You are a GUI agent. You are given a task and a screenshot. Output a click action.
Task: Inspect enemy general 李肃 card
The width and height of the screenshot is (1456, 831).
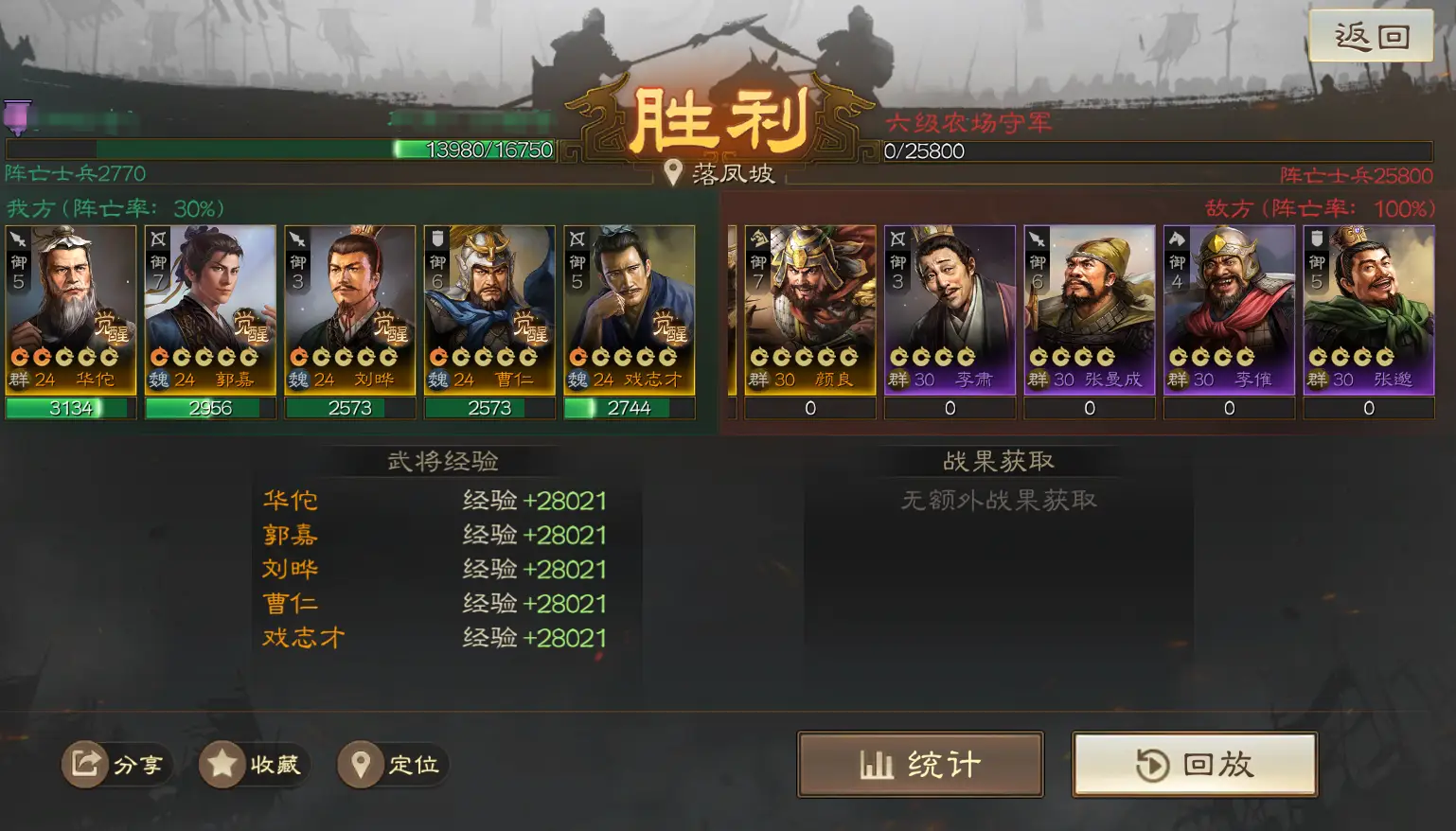point(950,309)
